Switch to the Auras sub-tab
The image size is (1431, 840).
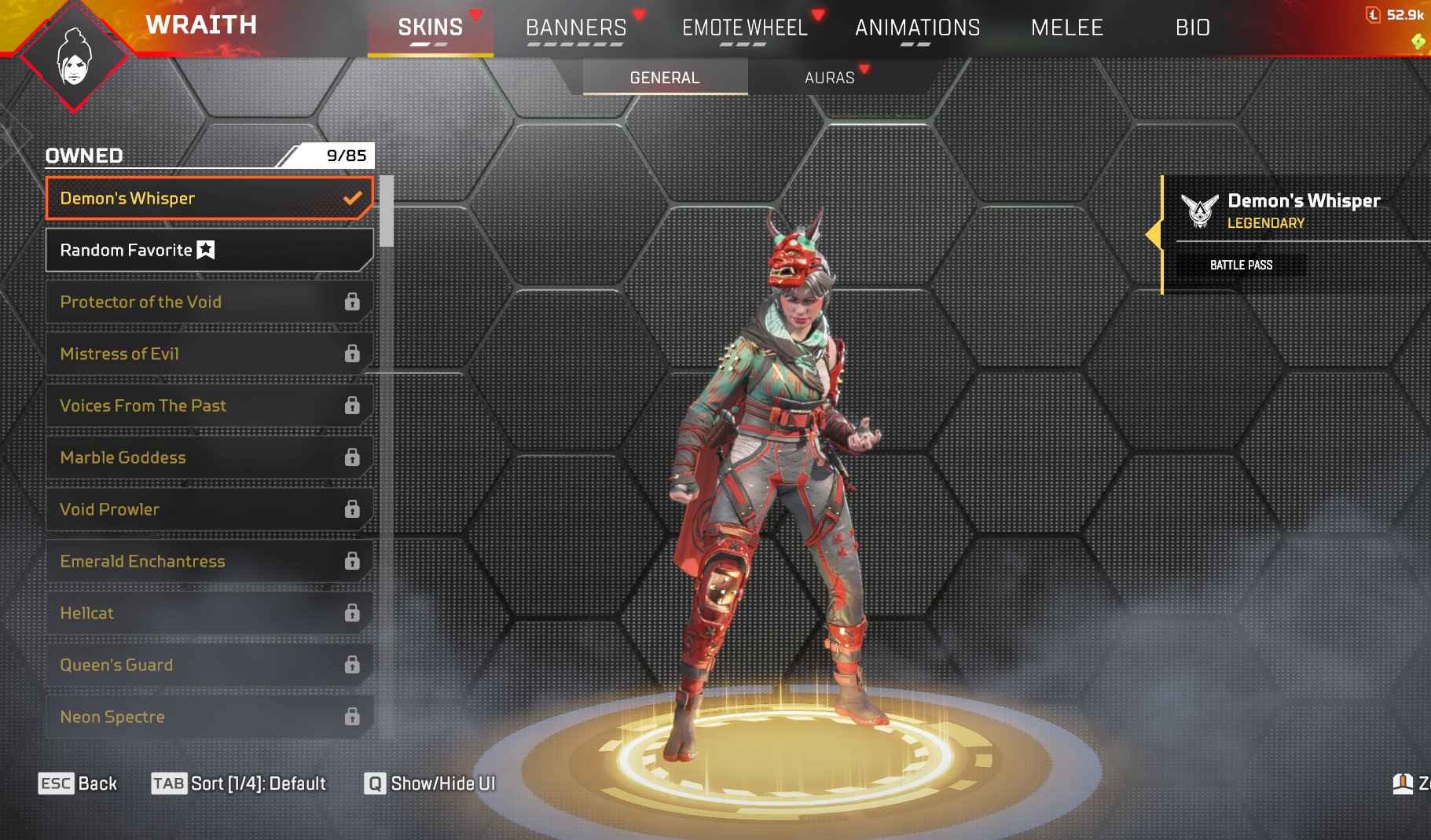coord(829,78)
